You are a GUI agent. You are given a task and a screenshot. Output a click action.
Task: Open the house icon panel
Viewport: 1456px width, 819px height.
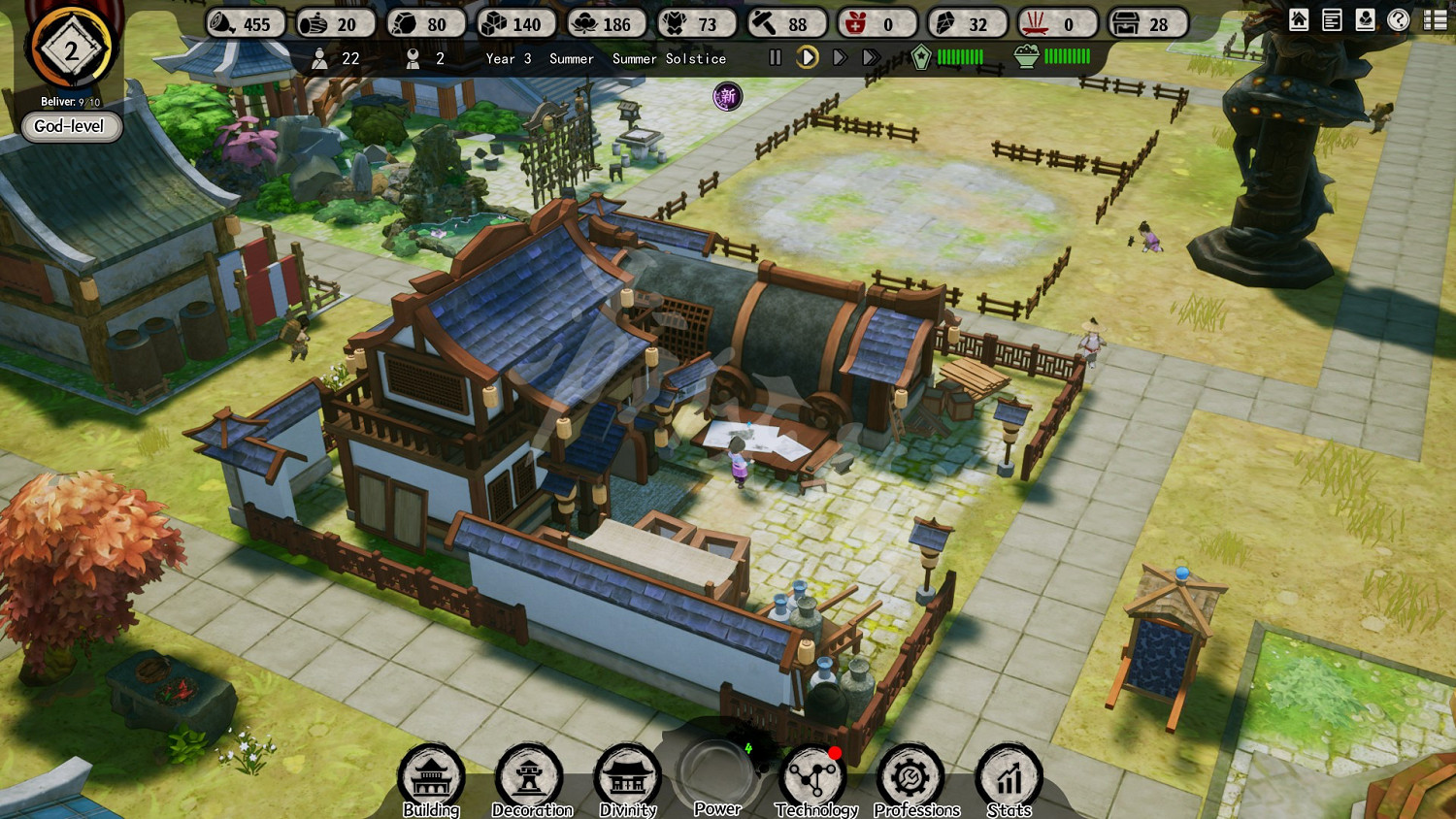tap(1299, 20)
